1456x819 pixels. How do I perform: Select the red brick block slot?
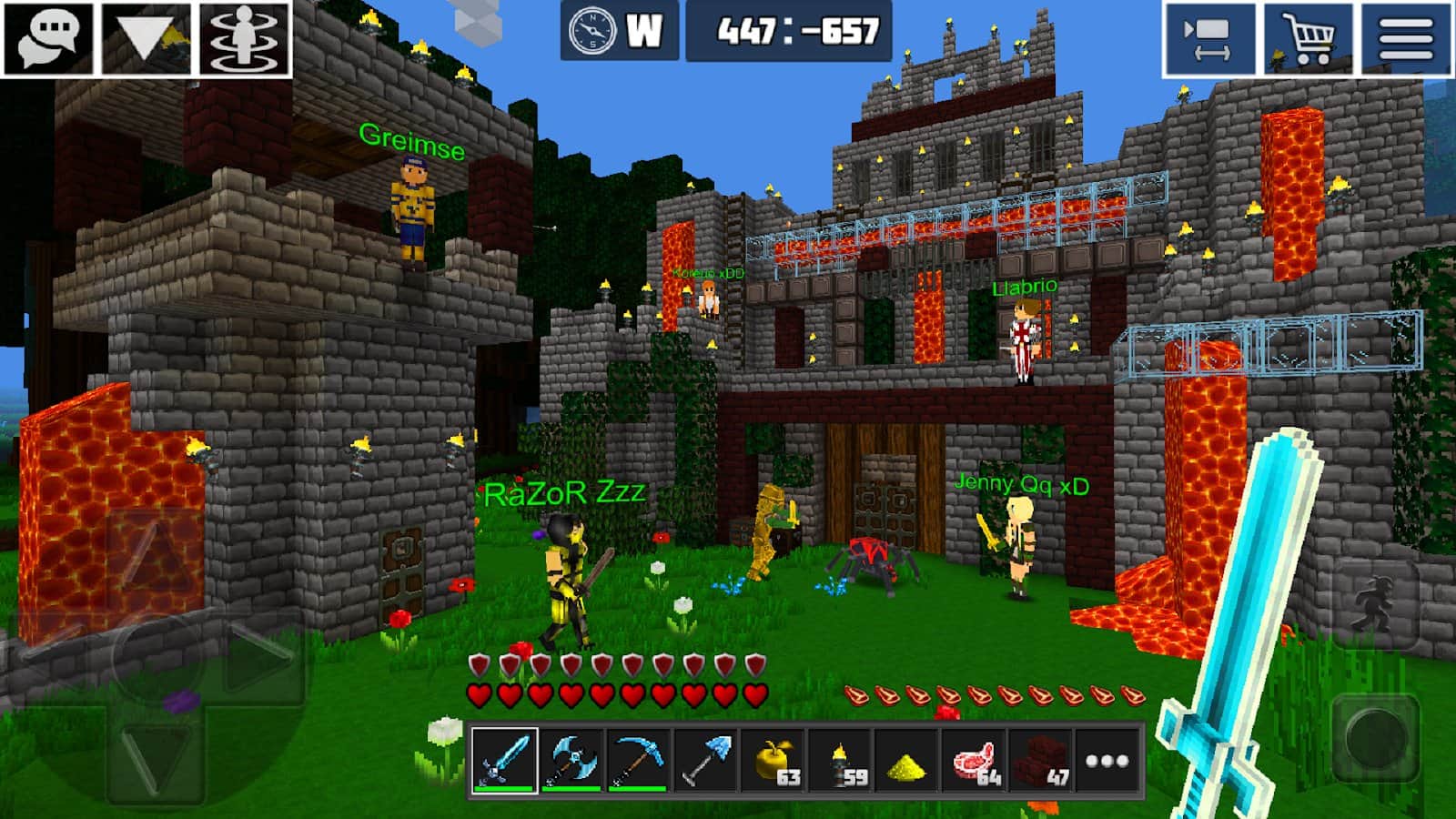pos(1040,760)
